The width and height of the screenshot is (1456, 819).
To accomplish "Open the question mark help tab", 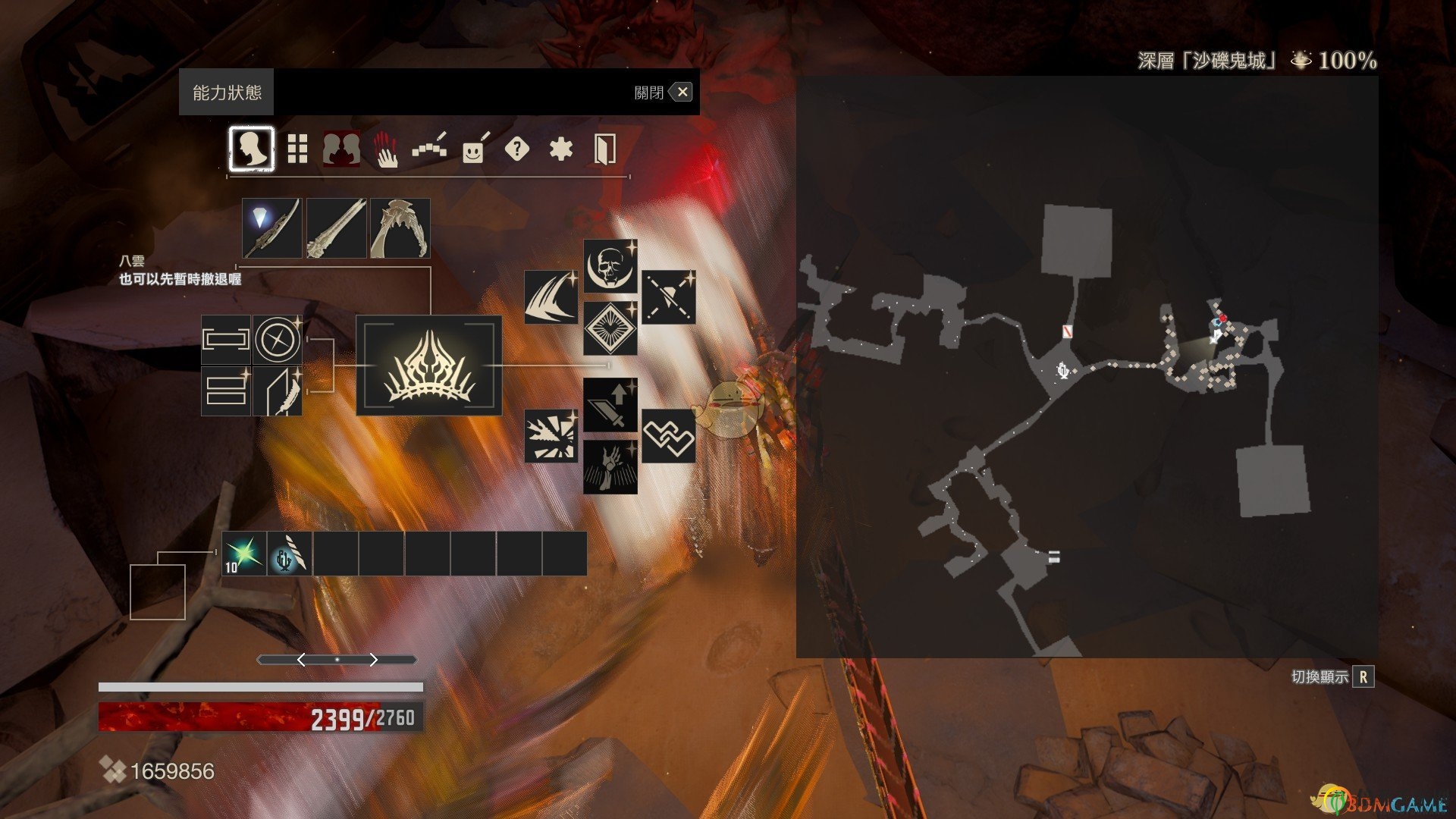I will point(516,149).
